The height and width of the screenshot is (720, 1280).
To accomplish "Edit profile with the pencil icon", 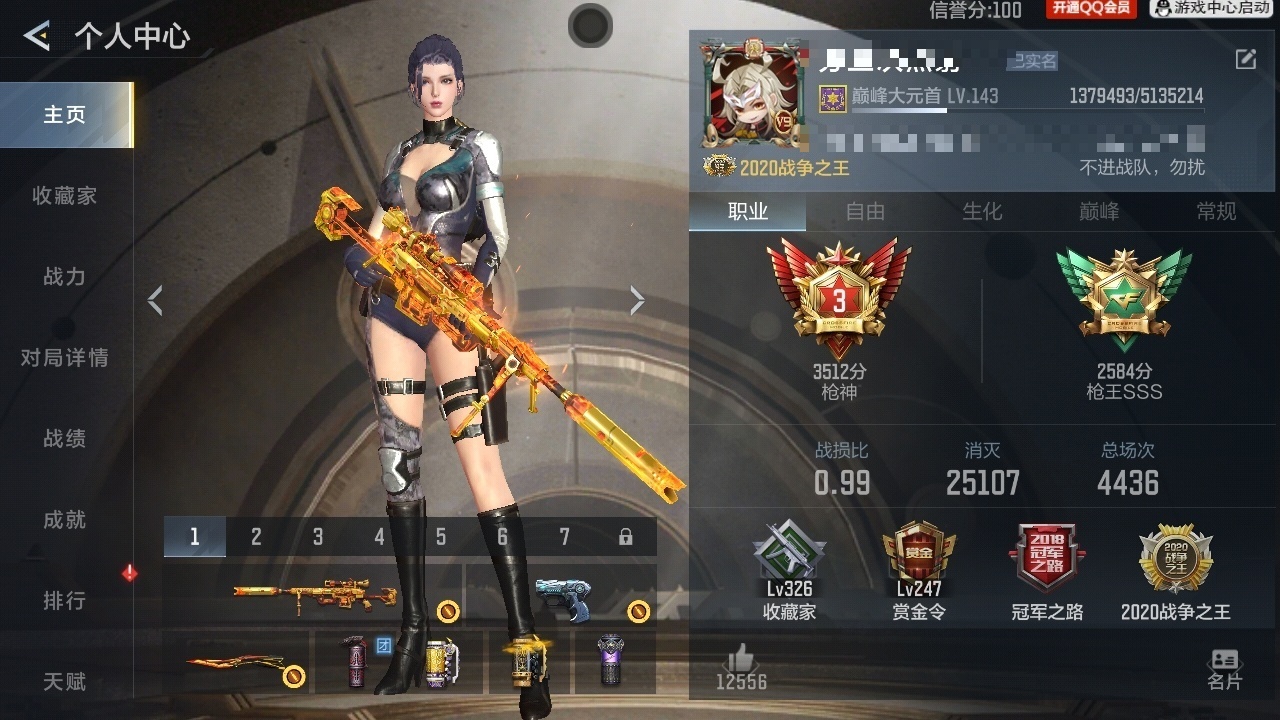I will (1246, 59).
